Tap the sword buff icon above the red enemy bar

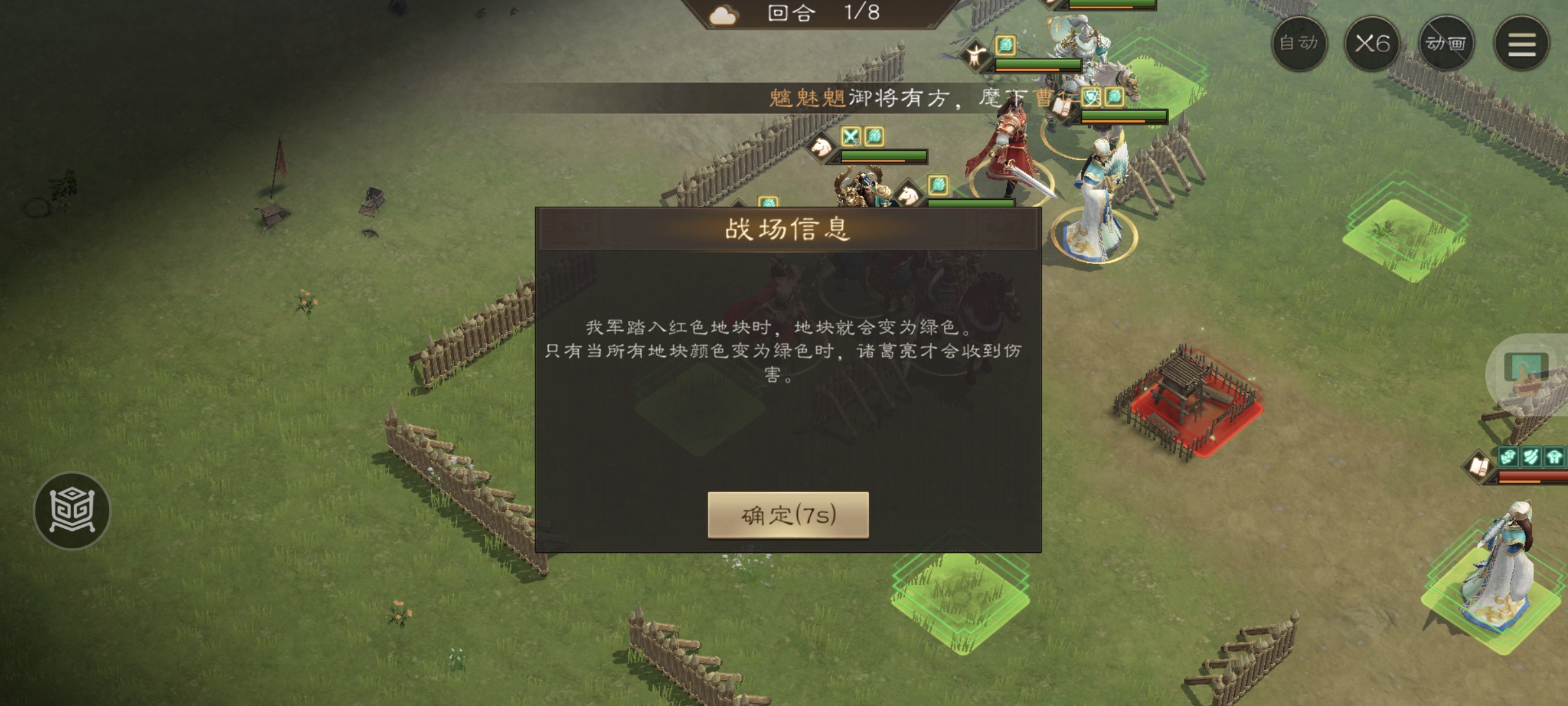click(x=1531, y=457)
